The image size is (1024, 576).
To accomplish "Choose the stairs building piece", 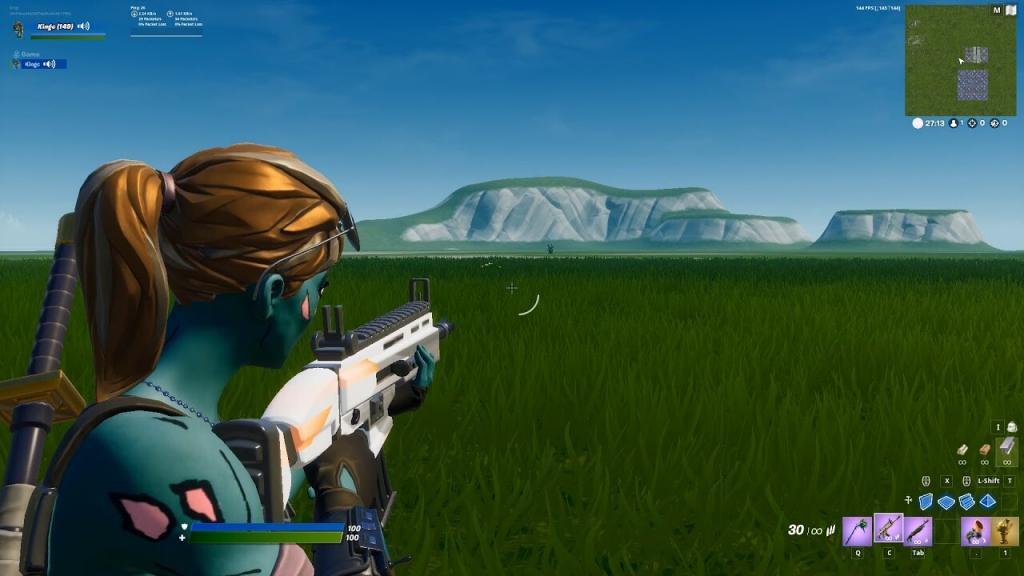I will [x=967, y=501].
